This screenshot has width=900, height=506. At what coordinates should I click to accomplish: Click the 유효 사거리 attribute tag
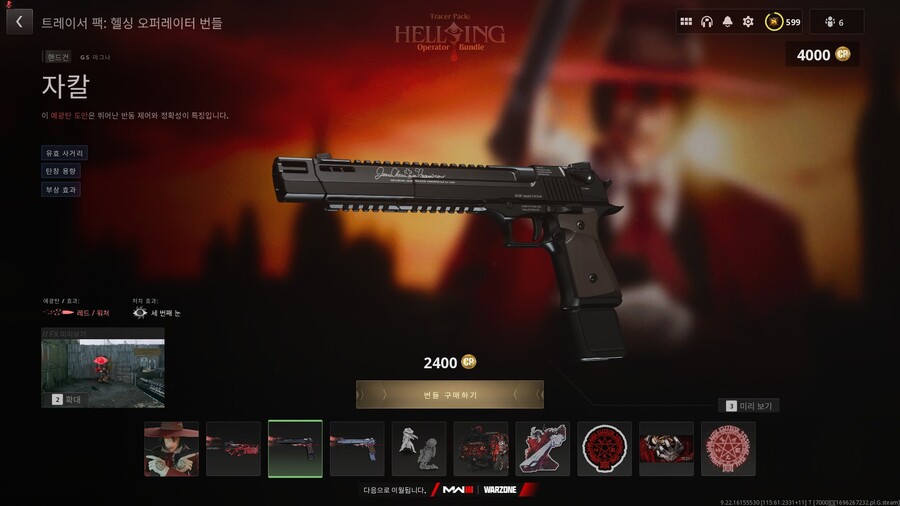click(64, 154)
